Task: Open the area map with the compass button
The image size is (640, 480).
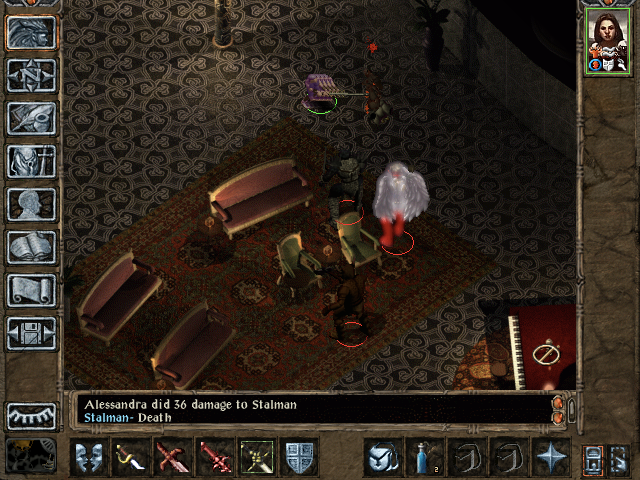Action: pyautogui.click(x=31, y=75)
